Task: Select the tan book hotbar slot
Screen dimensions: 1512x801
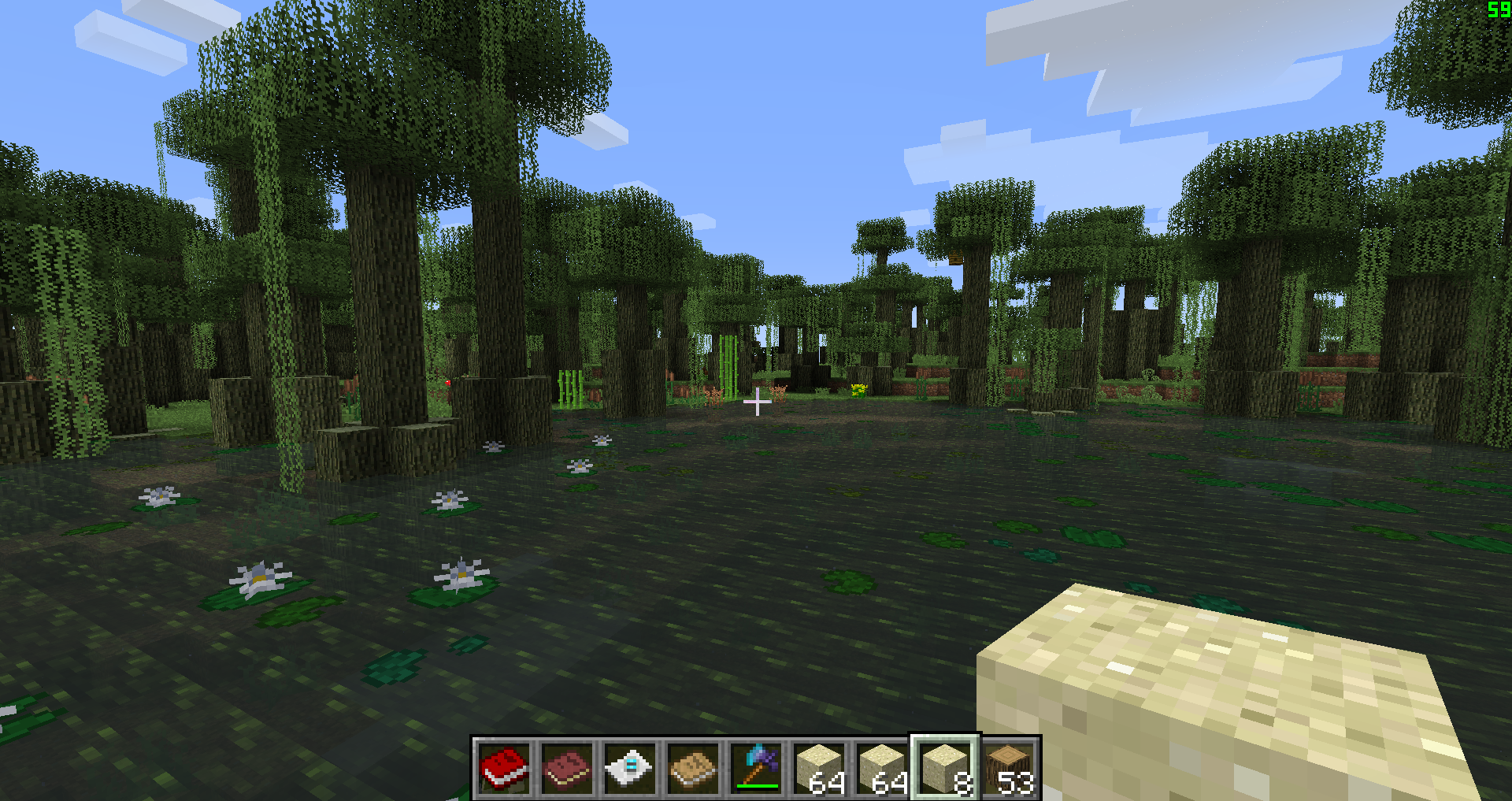Action: coord(693,768)
